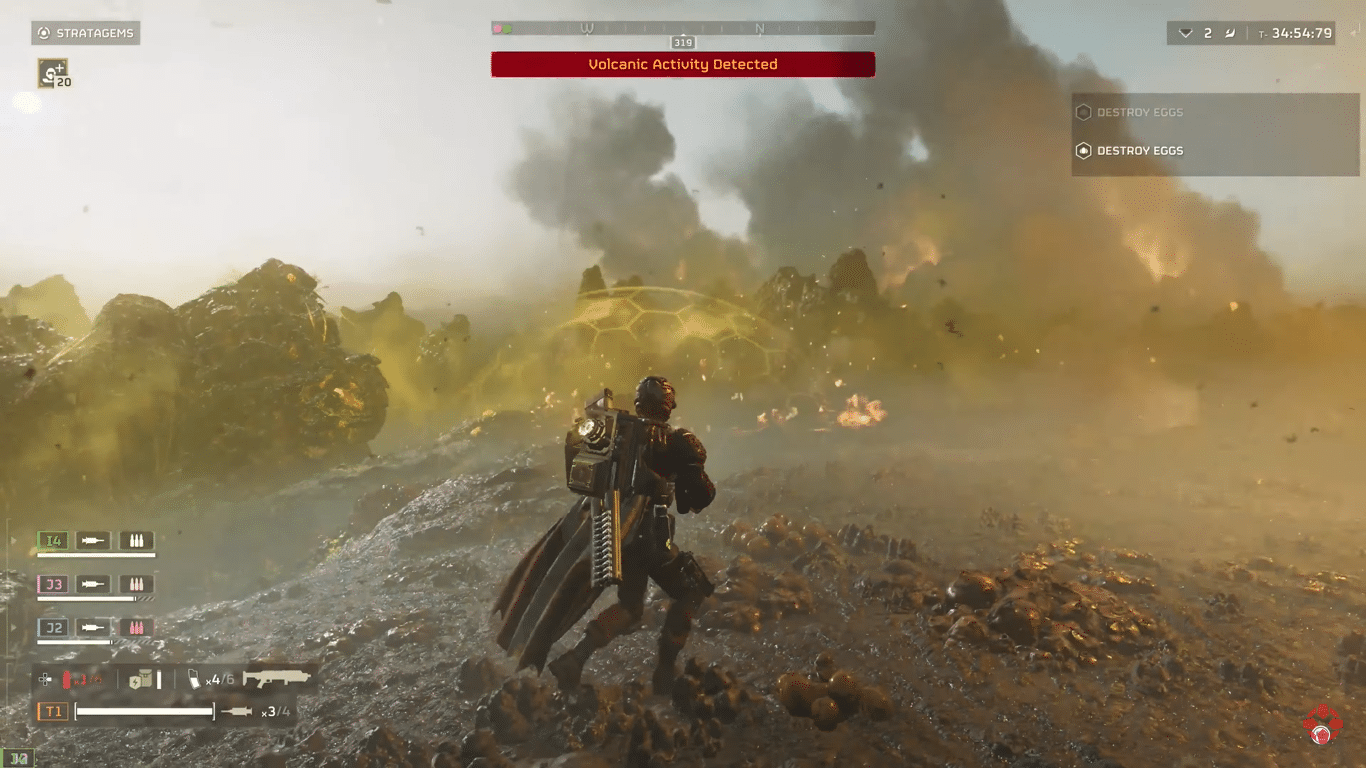Click the supply pack icon in the loadout bar

point(140,678)
